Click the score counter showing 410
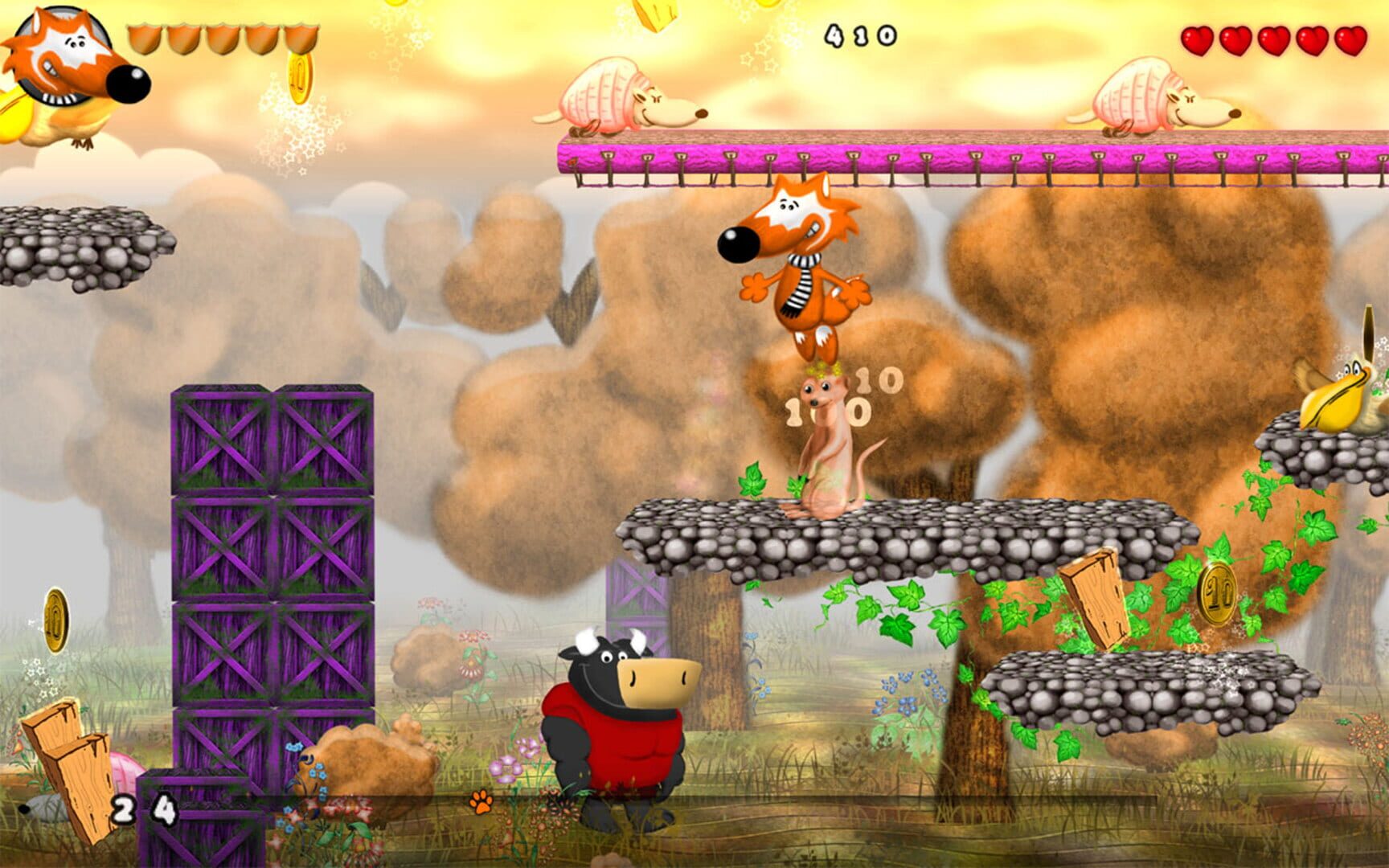Viewport: 1389px width, 868px height. 862,34
